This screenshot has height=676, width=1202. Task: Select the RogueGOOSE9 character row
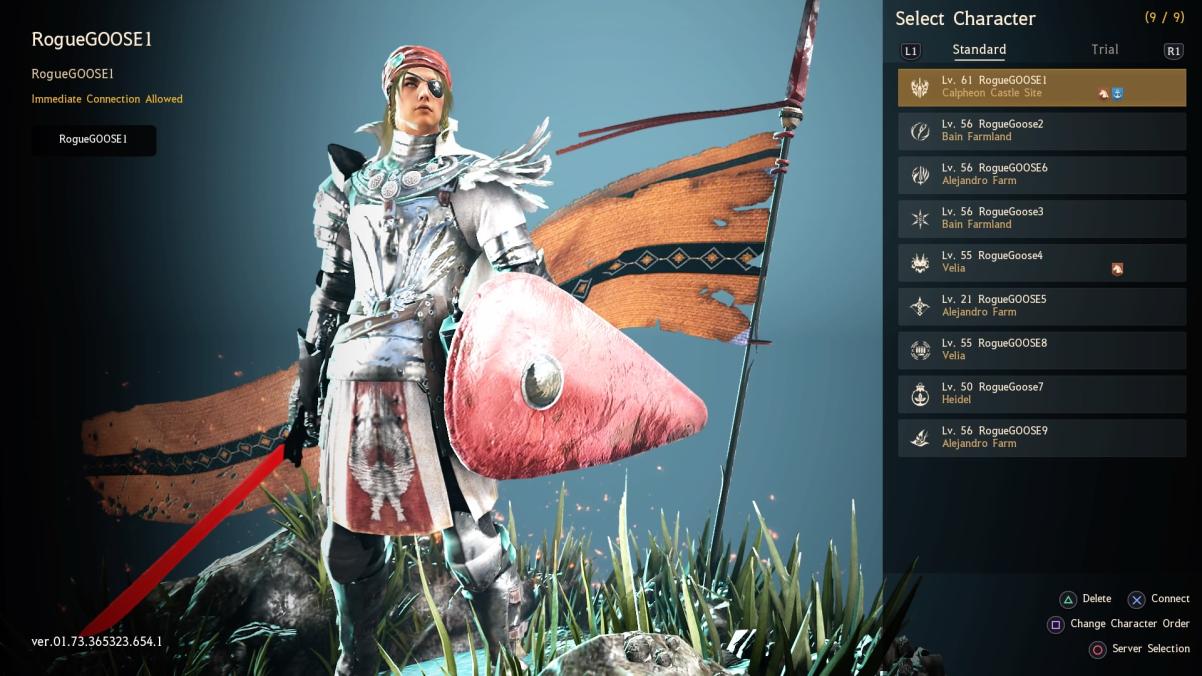click(1041, 438)
